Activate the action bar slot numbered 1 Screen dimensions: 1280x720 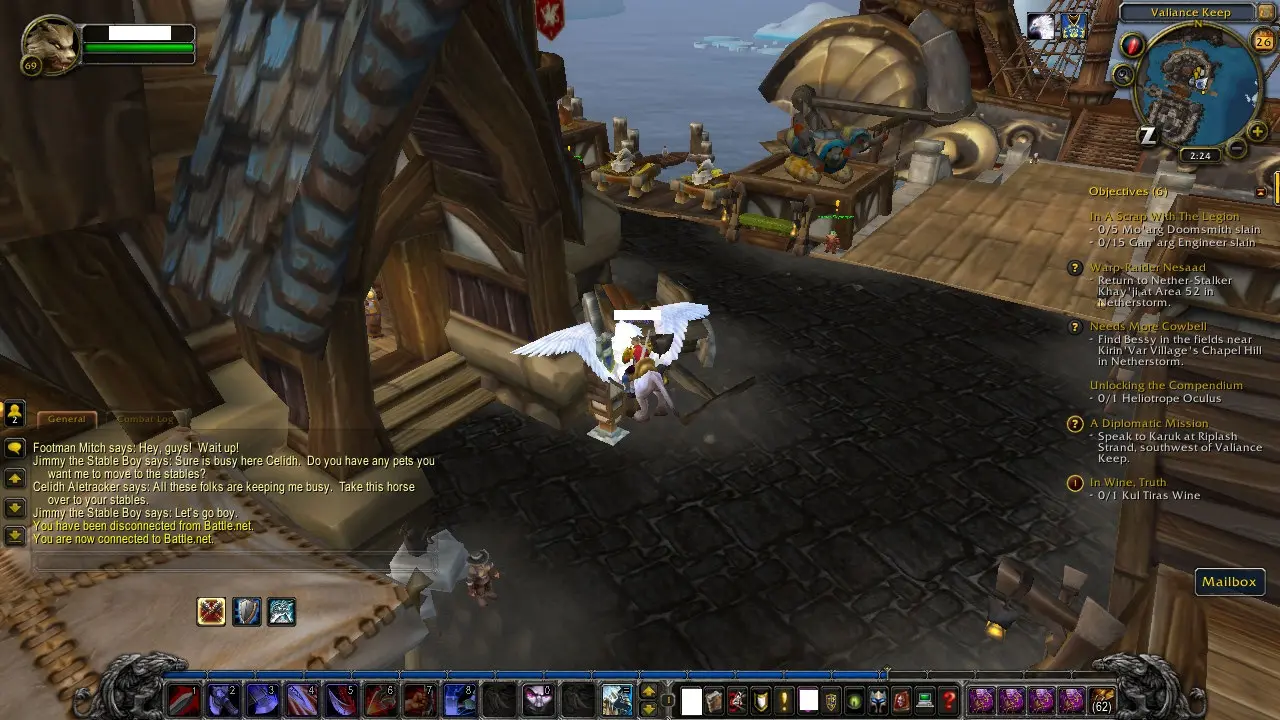coord(184,700)
